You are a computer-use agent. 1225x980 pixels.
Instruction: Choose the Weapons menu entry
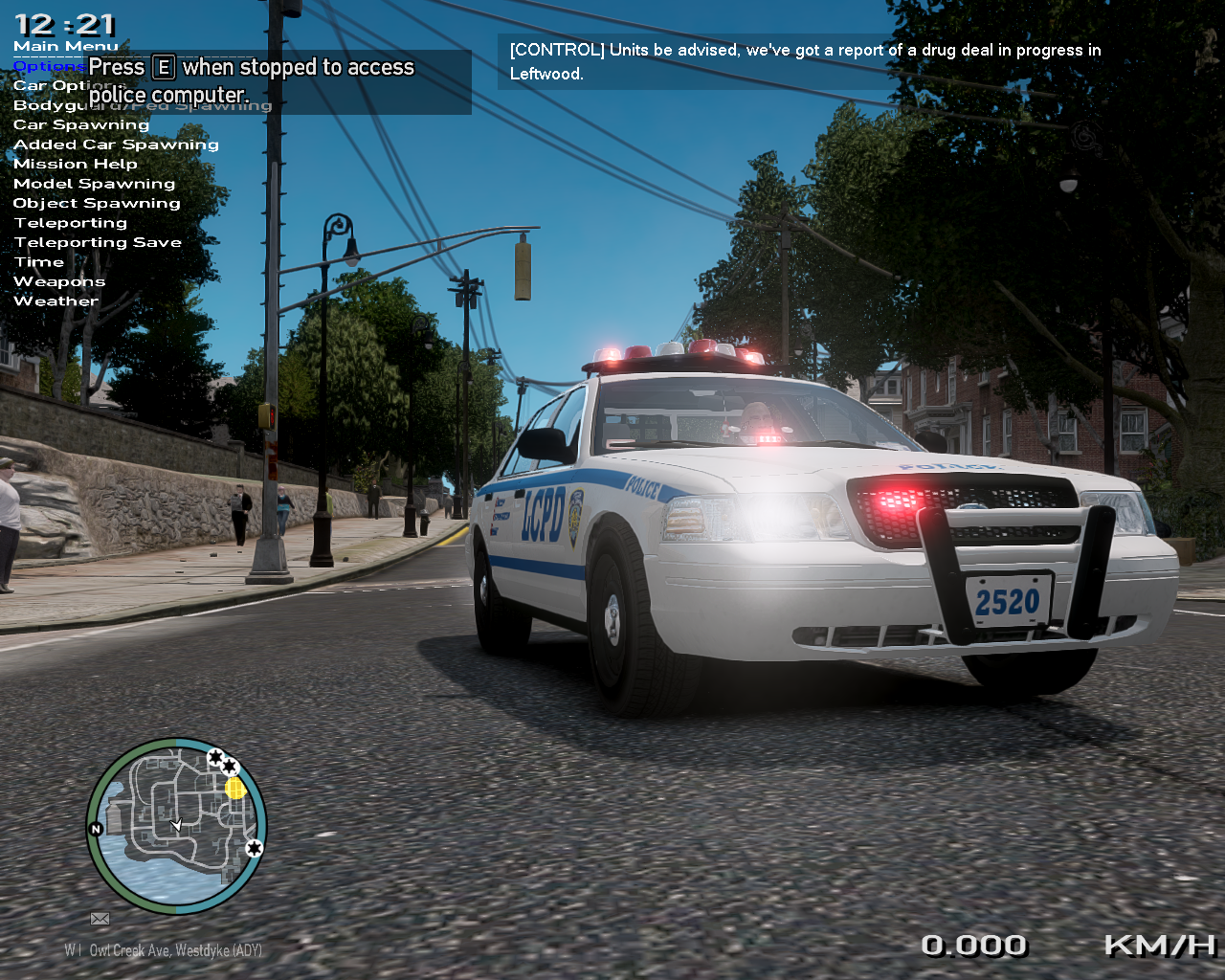[59, 281]
